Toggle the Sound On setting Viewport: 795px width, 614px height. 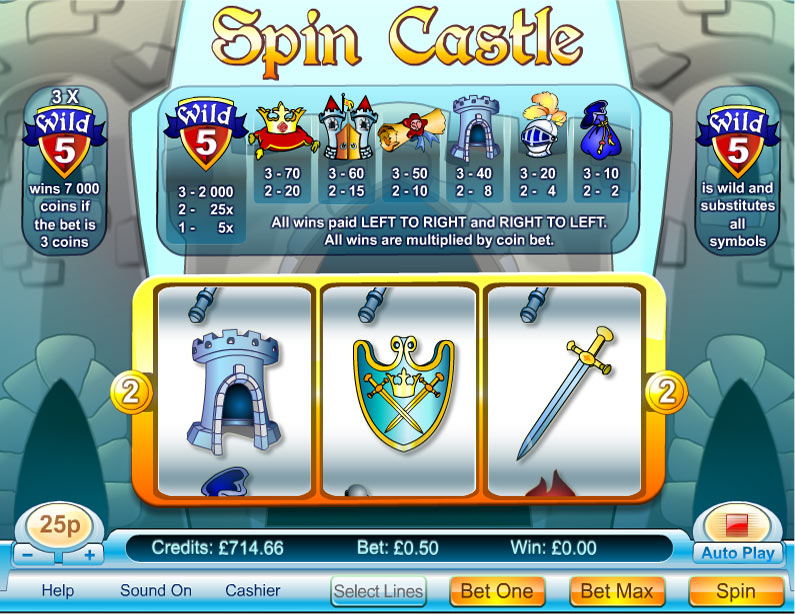pyautogui.click(x=156, y=590)
